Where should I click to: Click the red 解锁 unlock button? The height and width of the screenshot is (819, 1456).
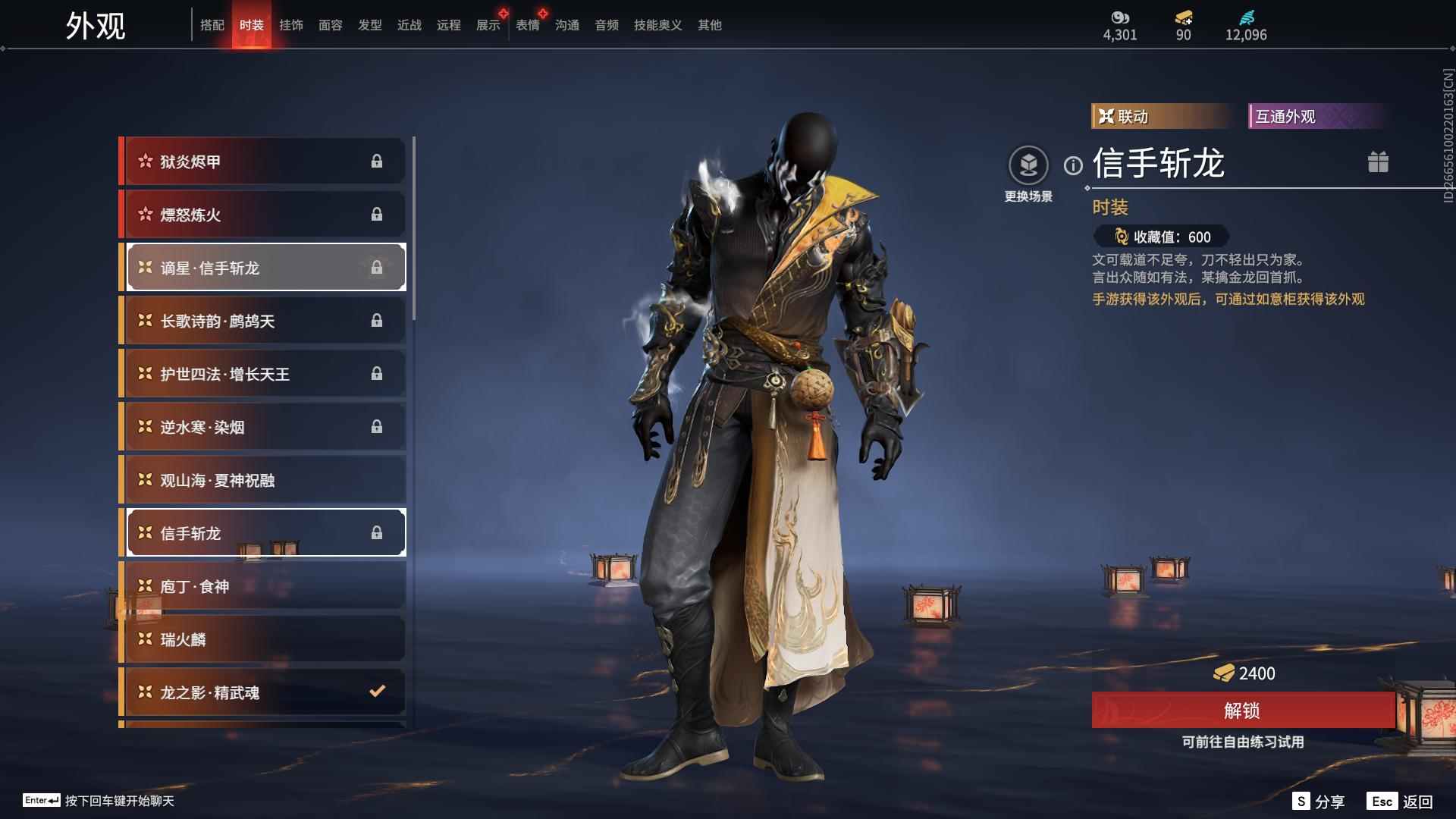point(1242,711)
